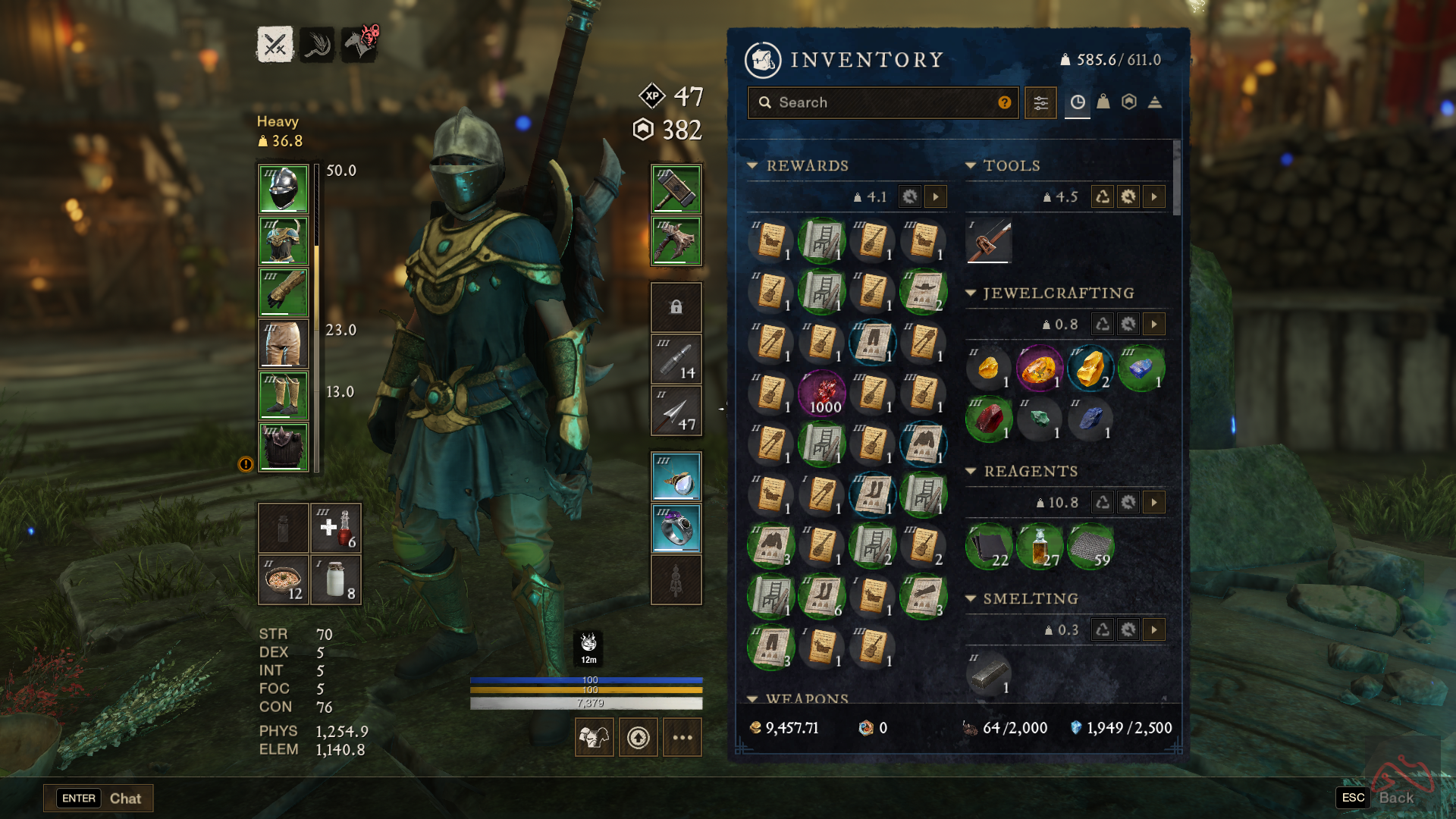Collapse the Jewelcrafting category
1456x819 pixels.
(x=971, y=293)
